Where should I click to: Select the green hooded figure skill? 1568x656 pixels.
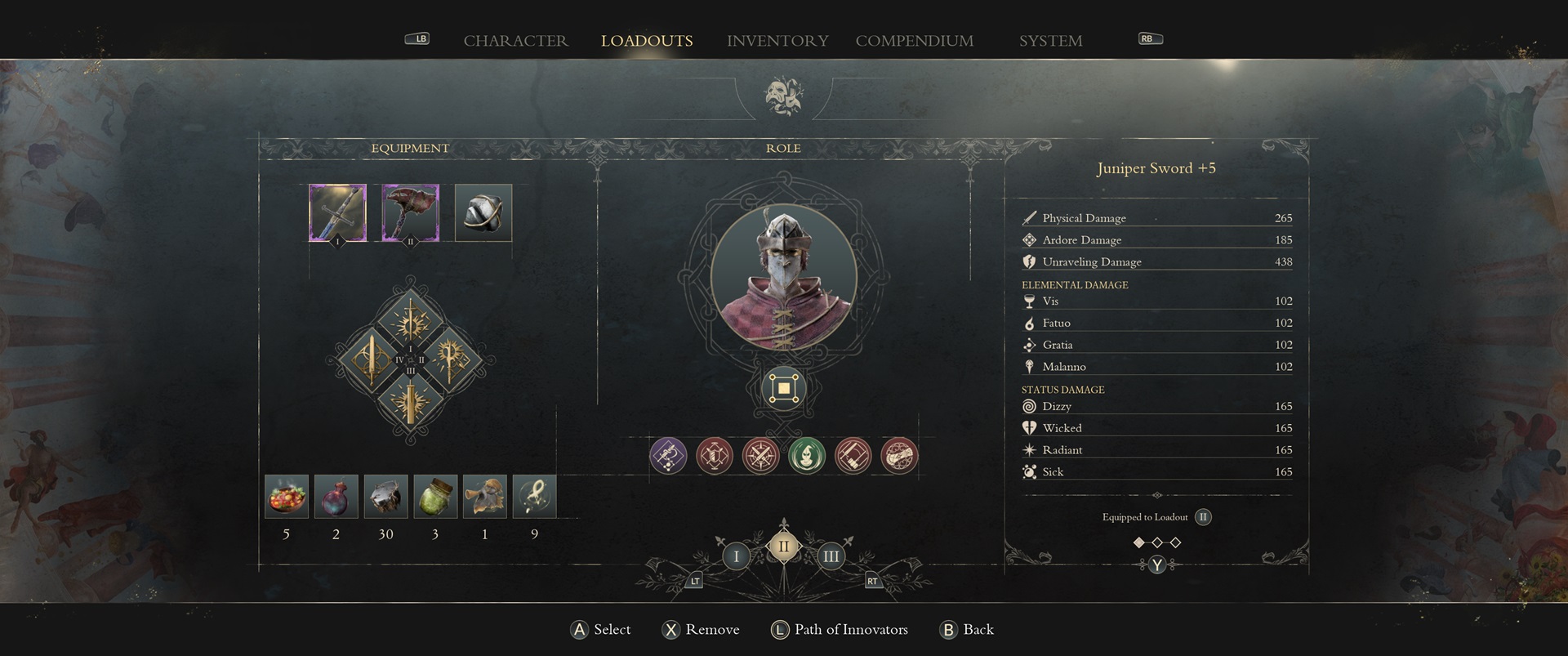click(x=807, y=456)
